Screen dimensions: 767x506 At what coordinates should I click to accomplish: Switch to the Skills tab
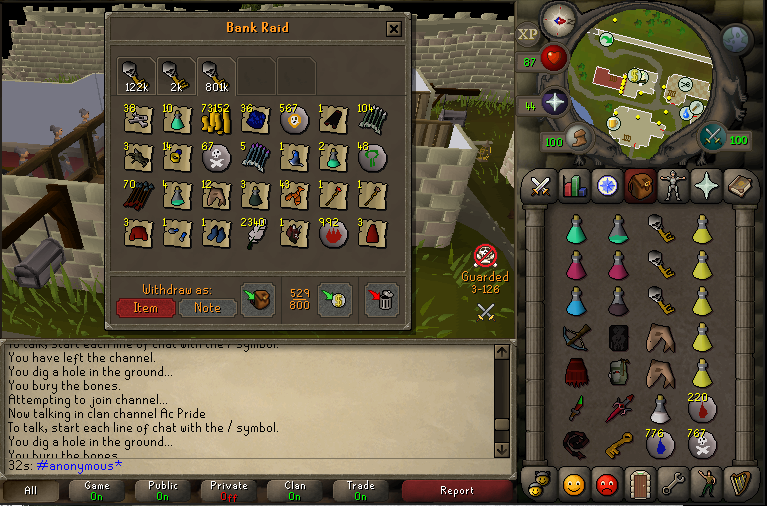coord(574,186)
